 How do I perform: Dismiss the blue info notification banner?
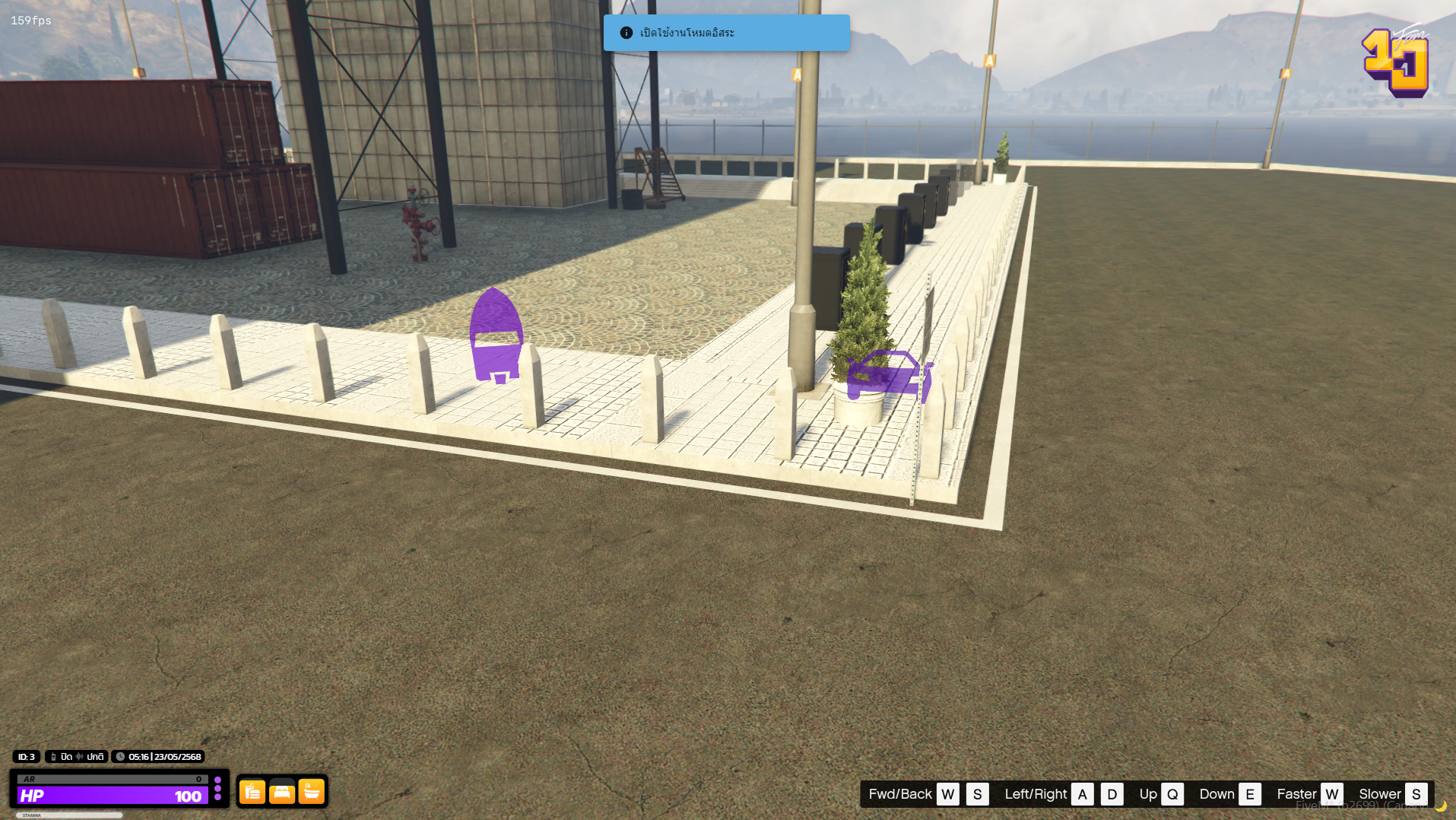pyautogui.click(x=726, y=33)
